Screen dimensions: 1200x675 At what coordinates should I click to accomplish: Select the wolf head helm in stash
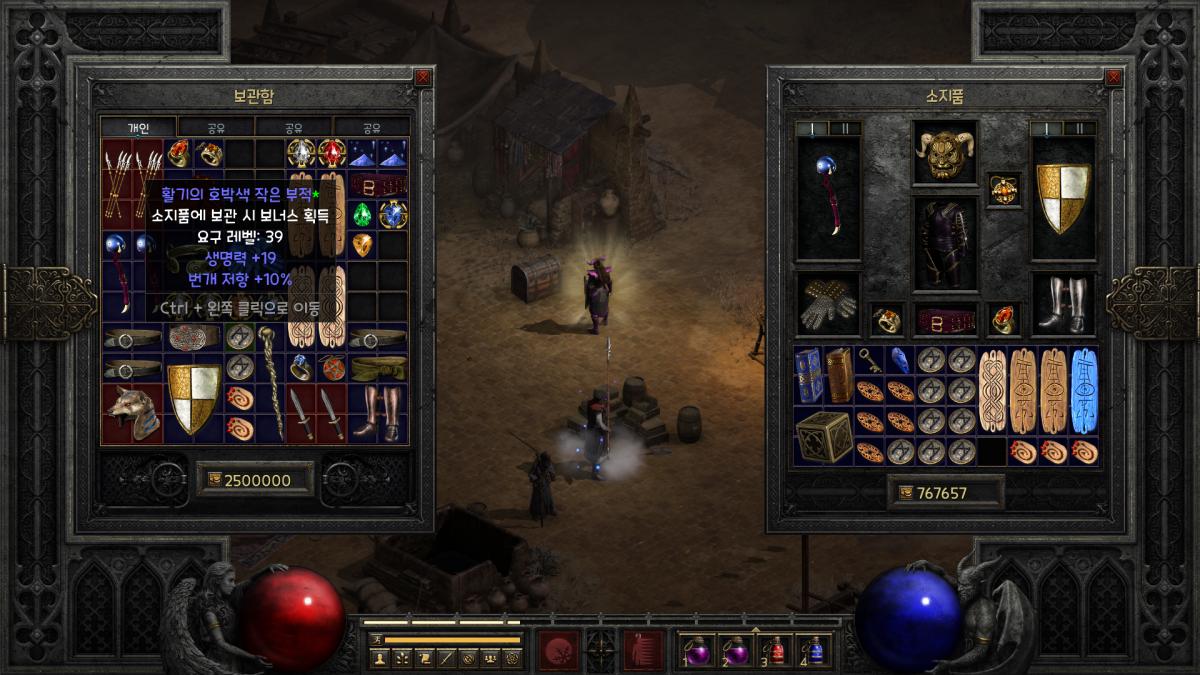[131, 413]
